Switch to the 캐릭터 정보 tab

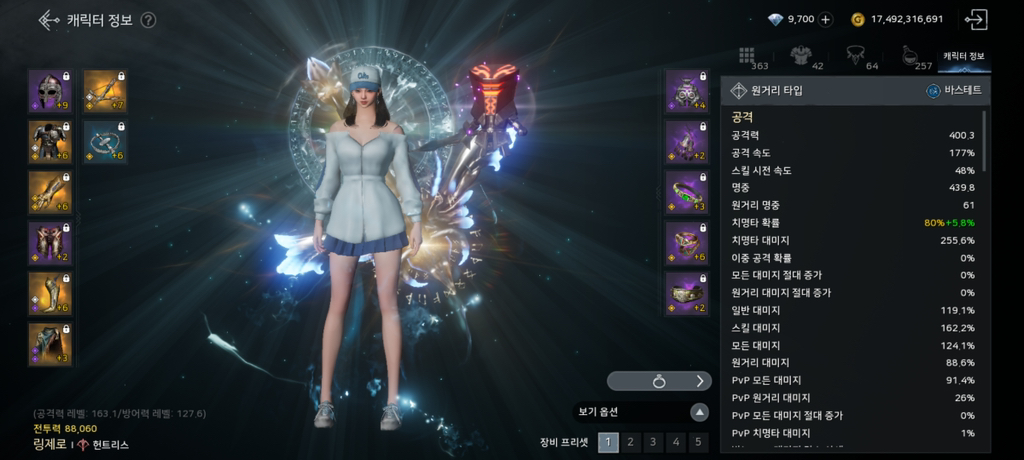963,56
